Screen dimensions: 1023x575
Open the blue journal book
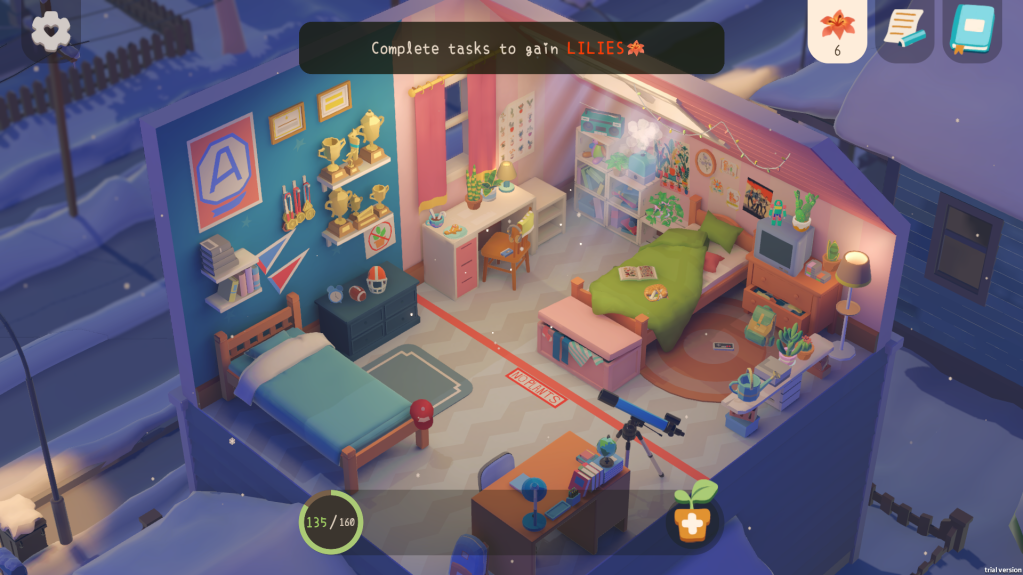click(x=971, y=30)
